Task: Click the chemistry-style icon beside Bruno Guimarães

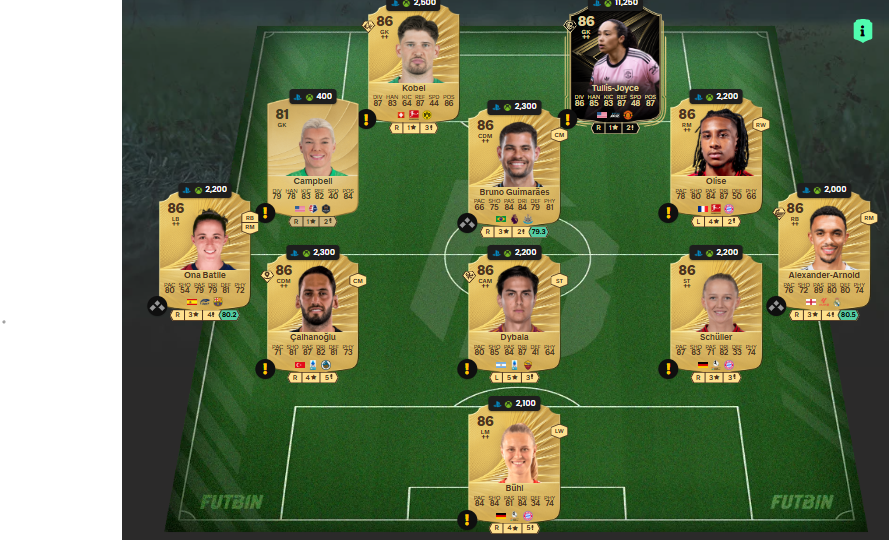Action: pyautogui.click(x=467, y=223)
